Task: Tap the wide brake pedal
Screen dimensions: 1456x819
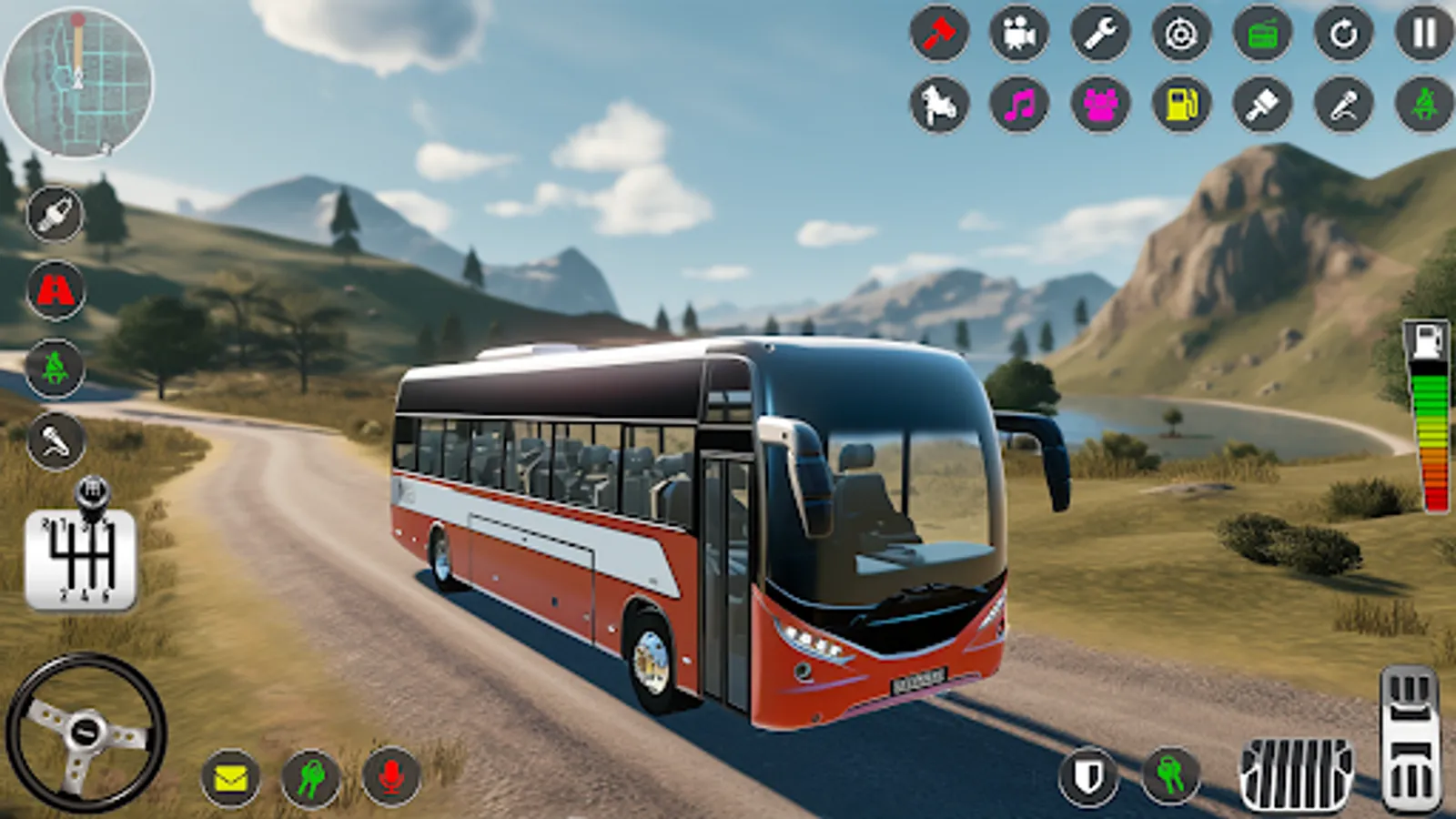Action: [1297, 773]
